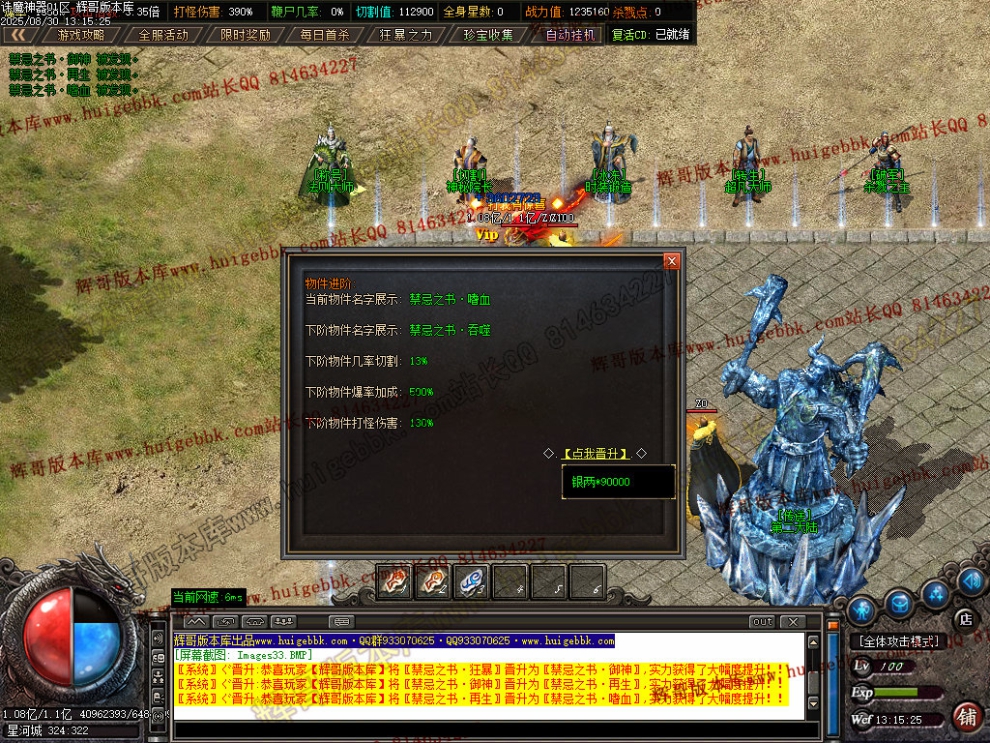Open the 珍宝收集 treasure collection menu
Screen dimensions: 990x743
pos(488,35)
